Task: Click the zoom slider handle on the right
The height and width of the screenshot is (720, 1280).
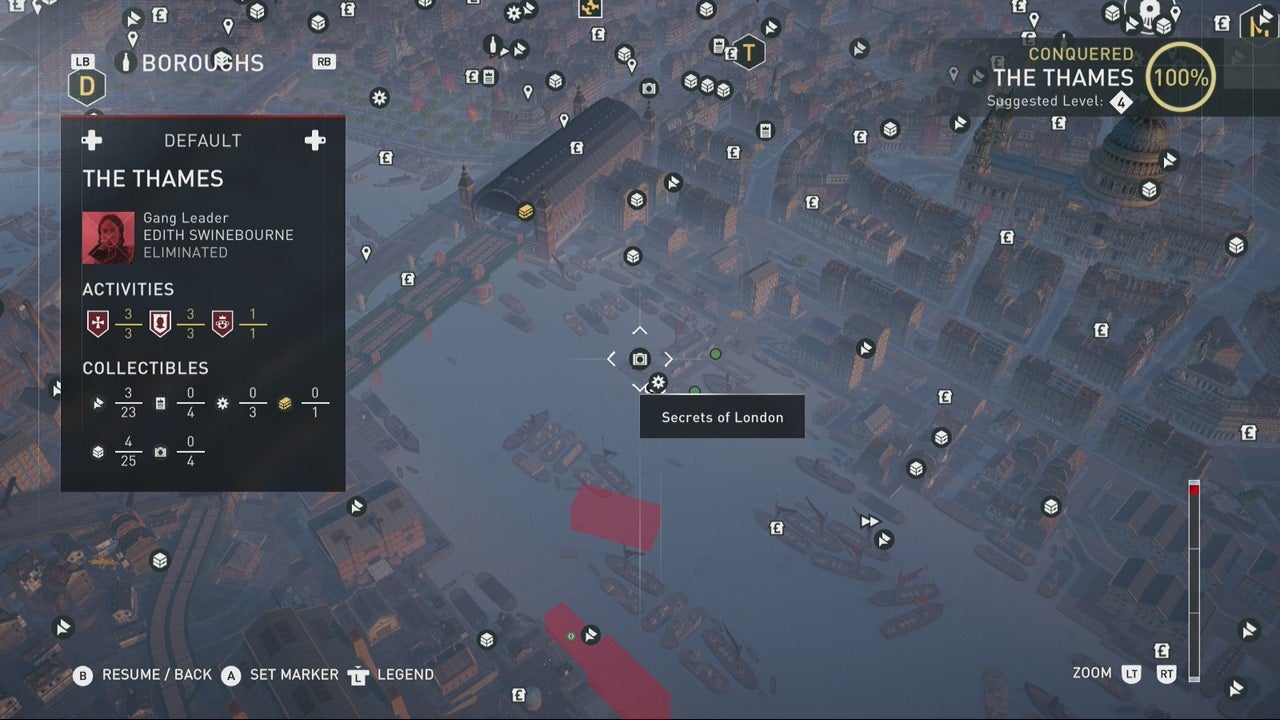Action: (1193, 489)
